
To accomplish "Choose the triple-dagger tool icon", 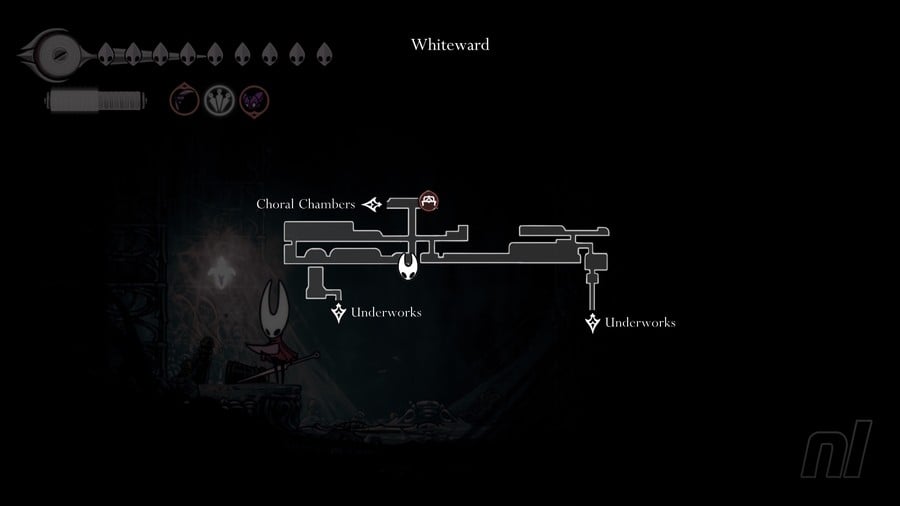I will (219, 100).
